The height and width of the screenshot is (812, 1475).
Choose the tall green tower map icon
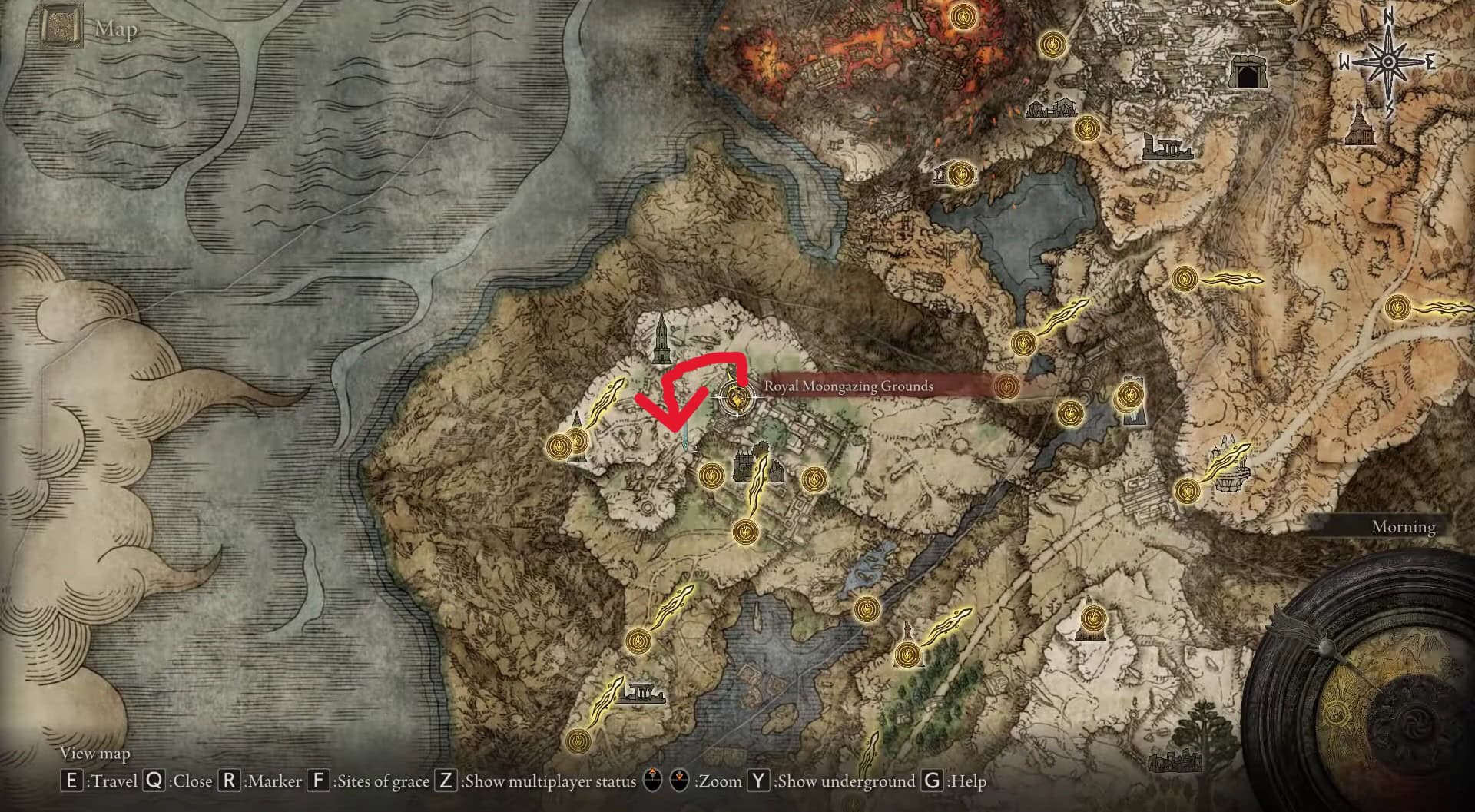pos(661,339)
